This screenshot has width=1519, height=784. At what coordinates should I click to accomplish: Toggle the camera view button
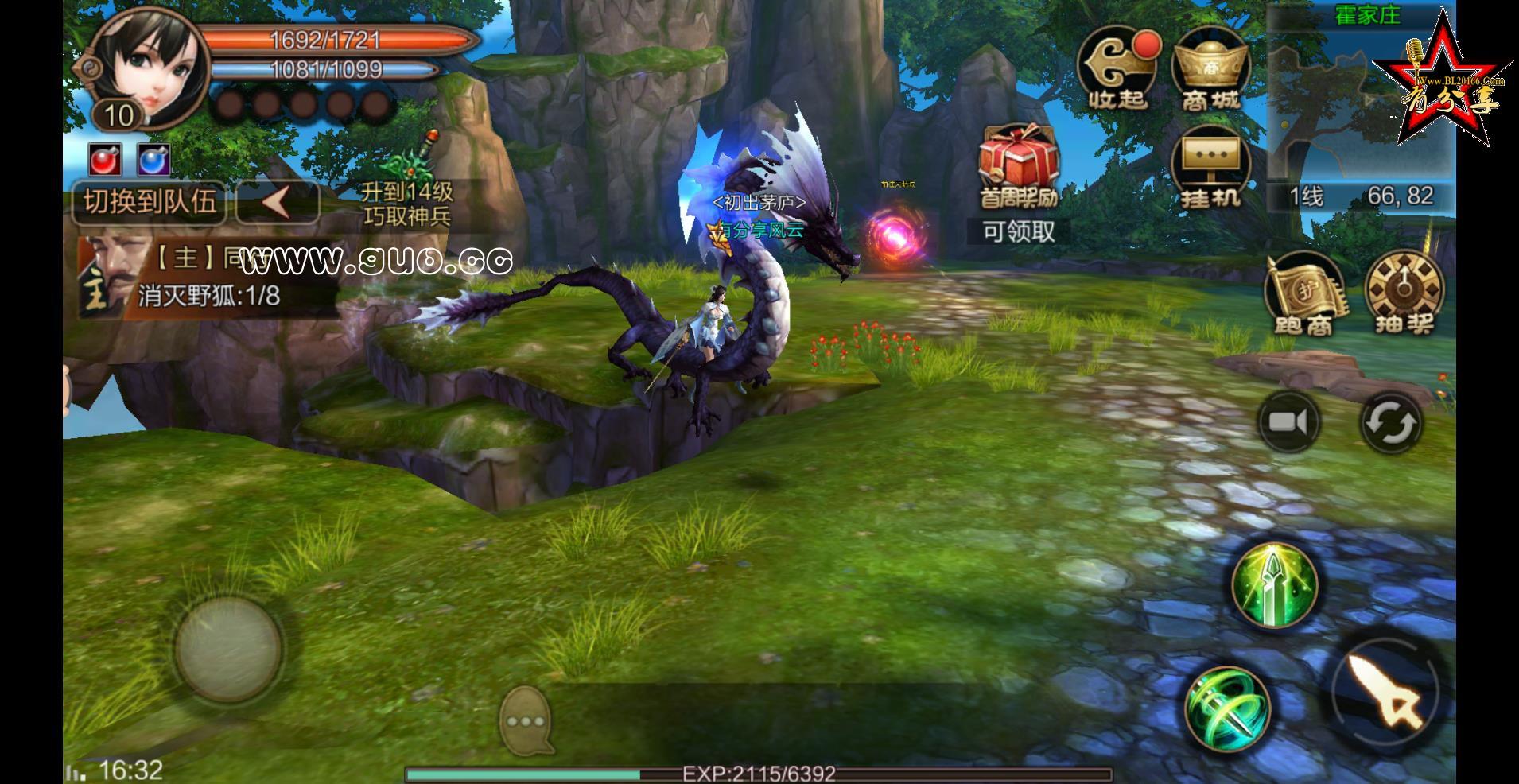1288,422
